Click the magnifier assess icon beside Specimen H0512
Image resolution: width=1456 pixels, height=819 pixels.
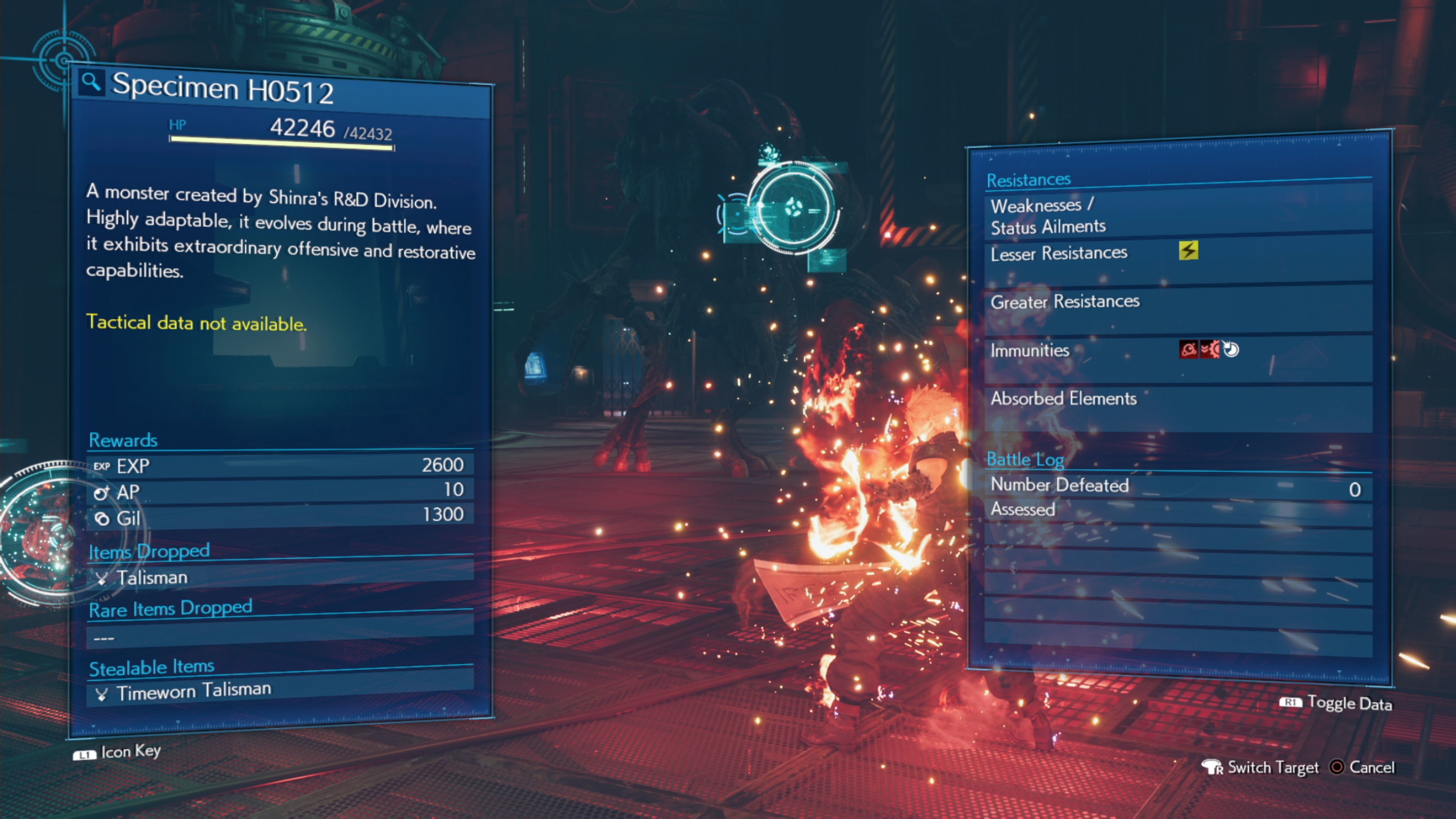coord(91,83)
